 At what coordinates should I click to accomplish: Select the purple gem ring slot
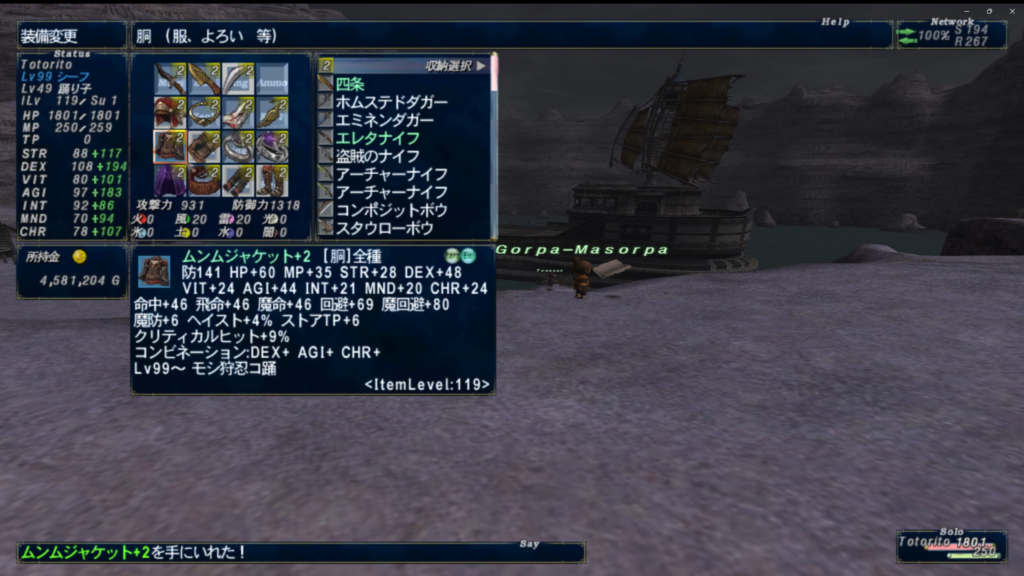[x=271, y=146]
